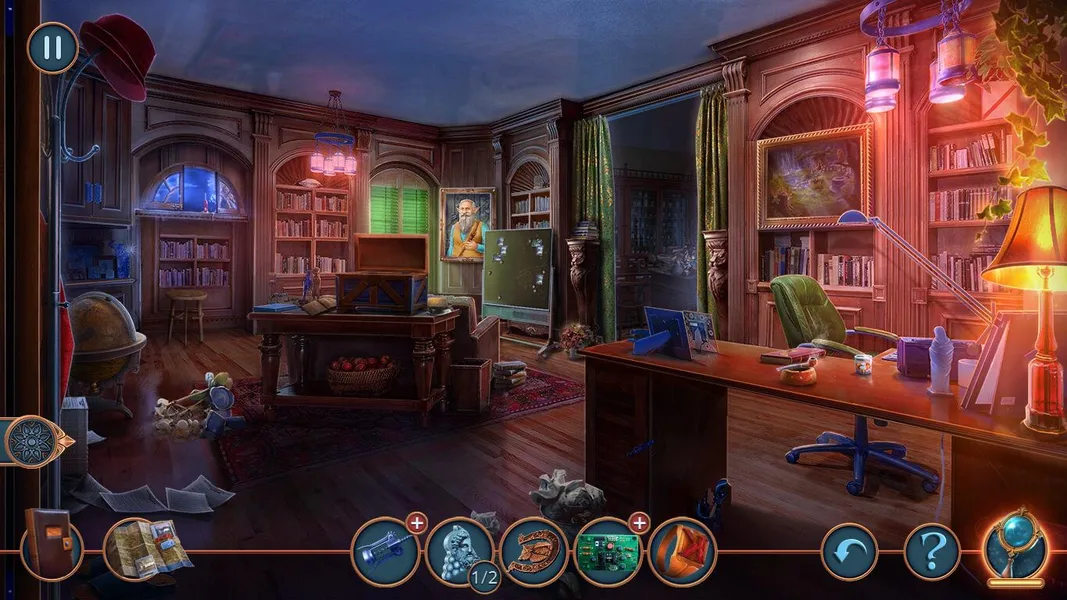
Task: Select the blue flashlight inventory item
Action: tap(385, 551)
